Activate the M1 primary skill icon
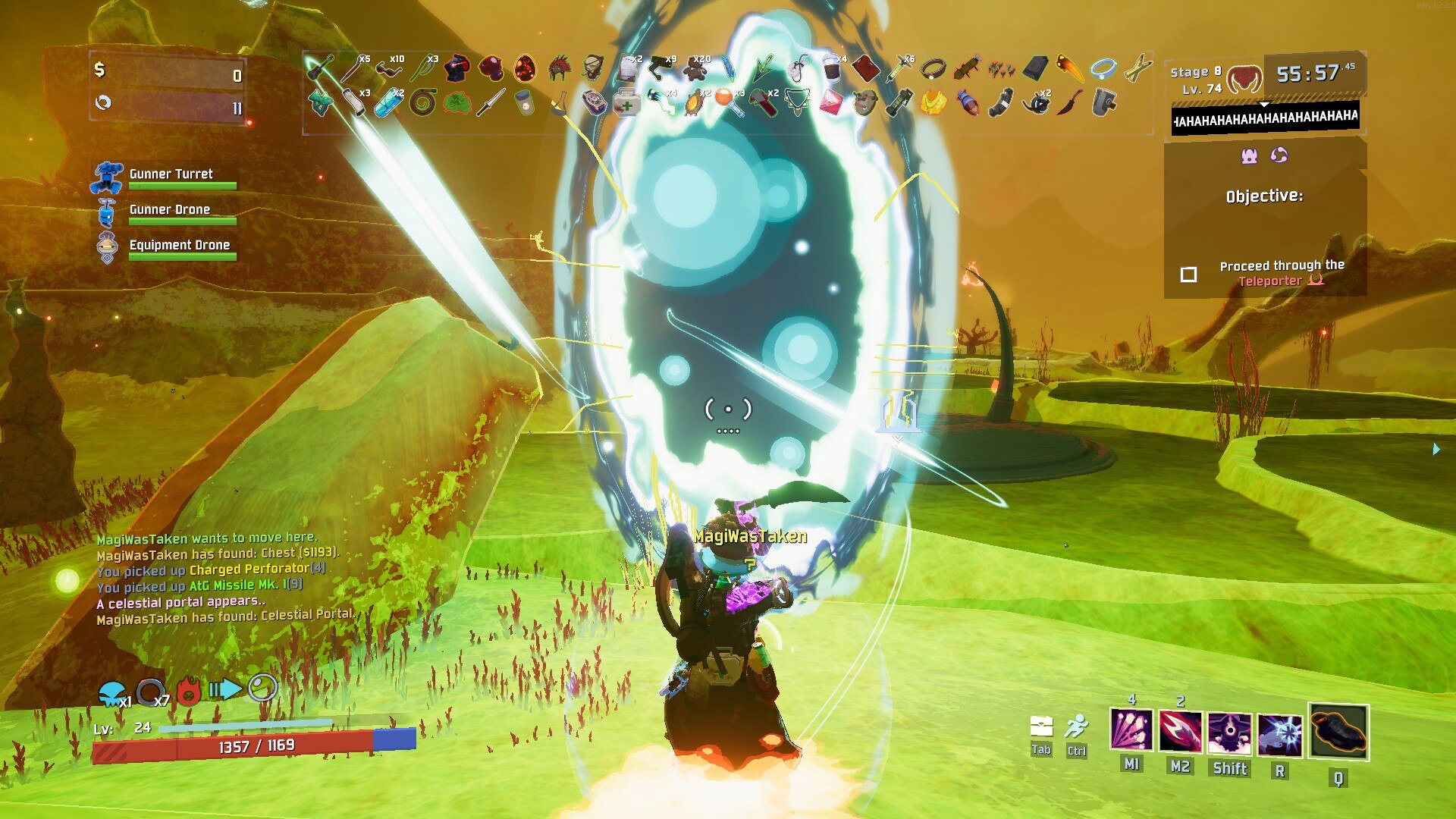Screen dimensions: 1456x819 [x=1131, y=731]
